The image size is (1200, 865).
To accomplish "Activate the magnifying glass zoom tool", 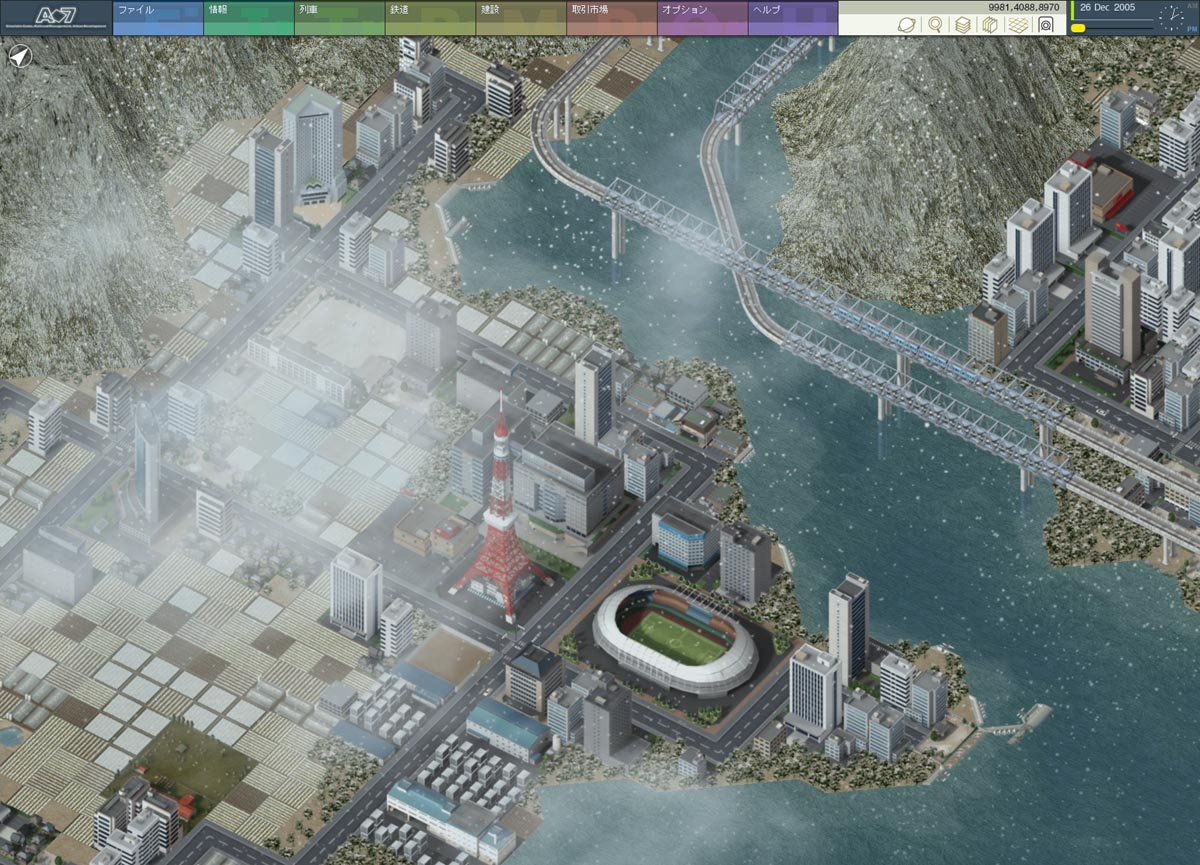I will [x=935, y=25].
